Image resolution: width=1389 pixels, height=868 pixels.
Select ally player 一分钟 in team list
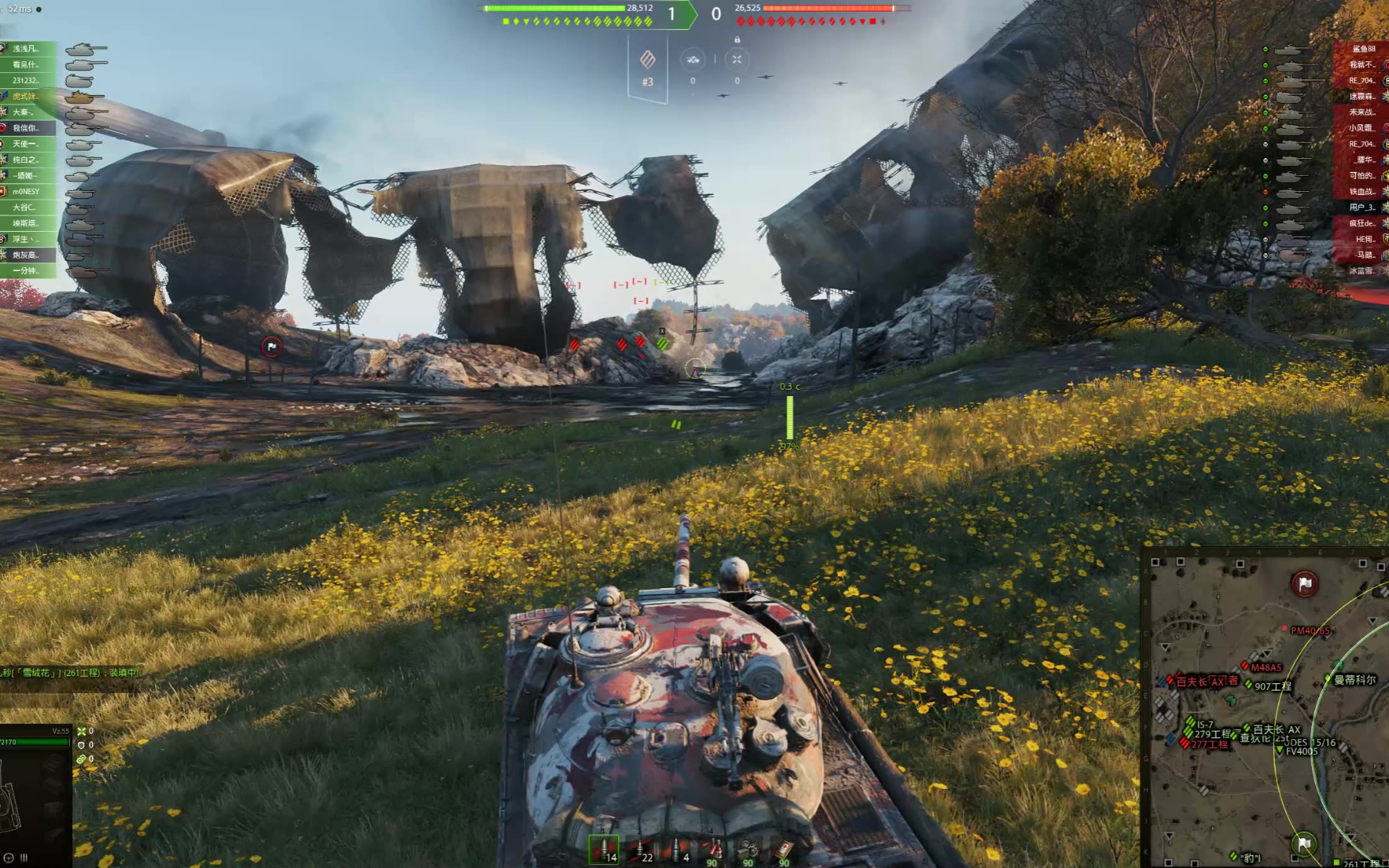(x=26, y=271)
